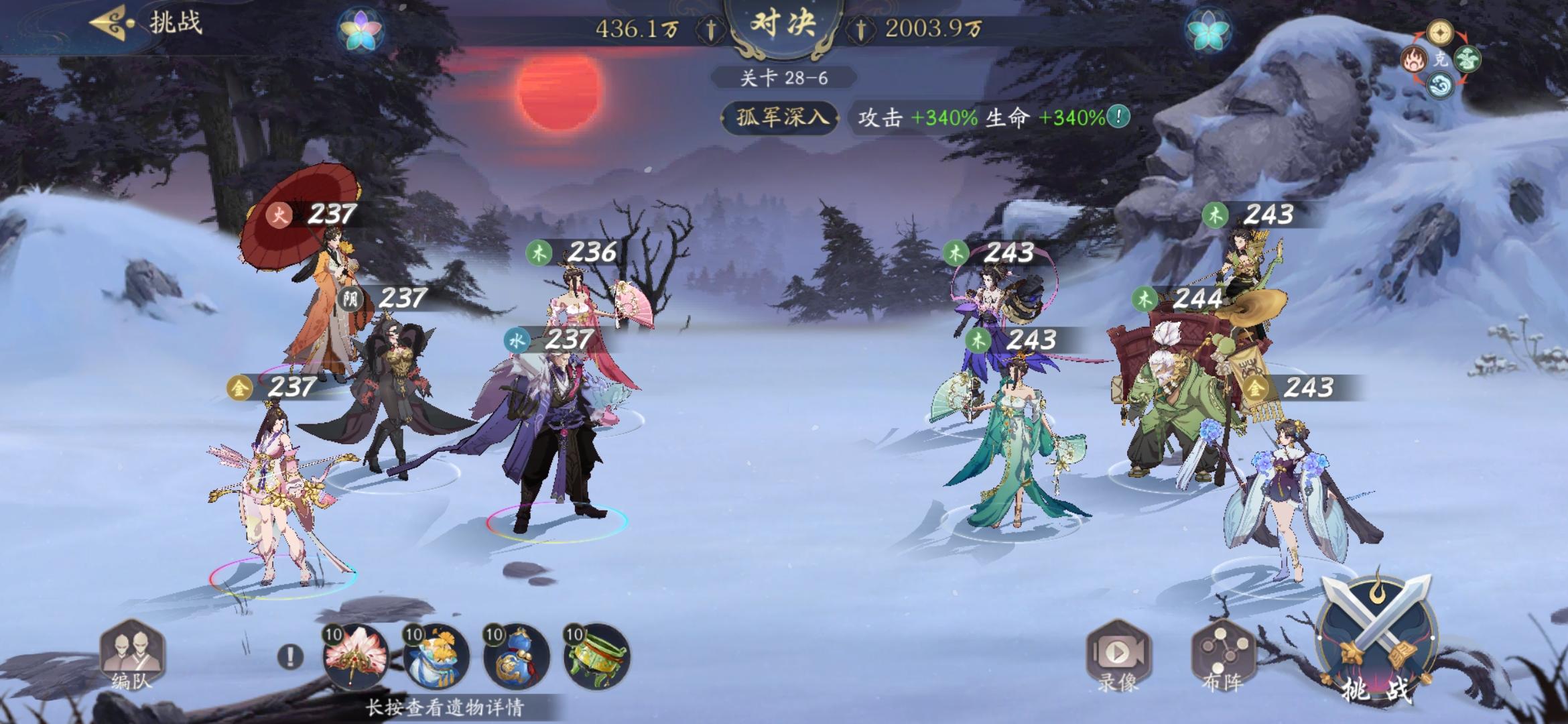This screenshot has width=1568, height=724.
Task: Select the wood element icon in the 克 wheel
Action: coord(1467,60)
